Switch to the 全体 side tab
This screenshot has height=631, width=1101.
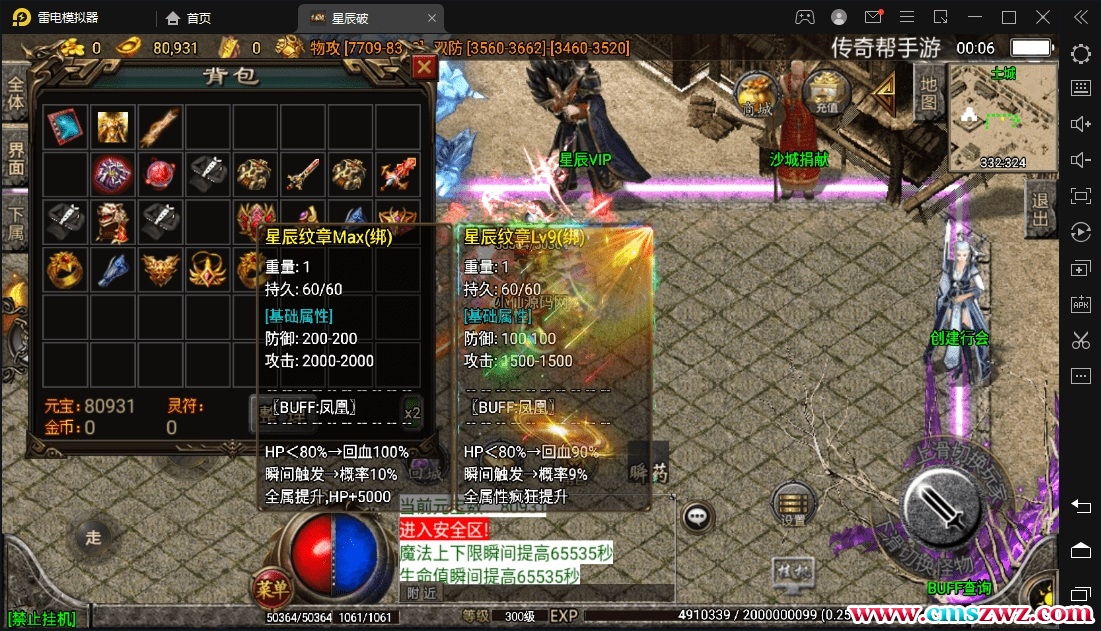[16, 95]
